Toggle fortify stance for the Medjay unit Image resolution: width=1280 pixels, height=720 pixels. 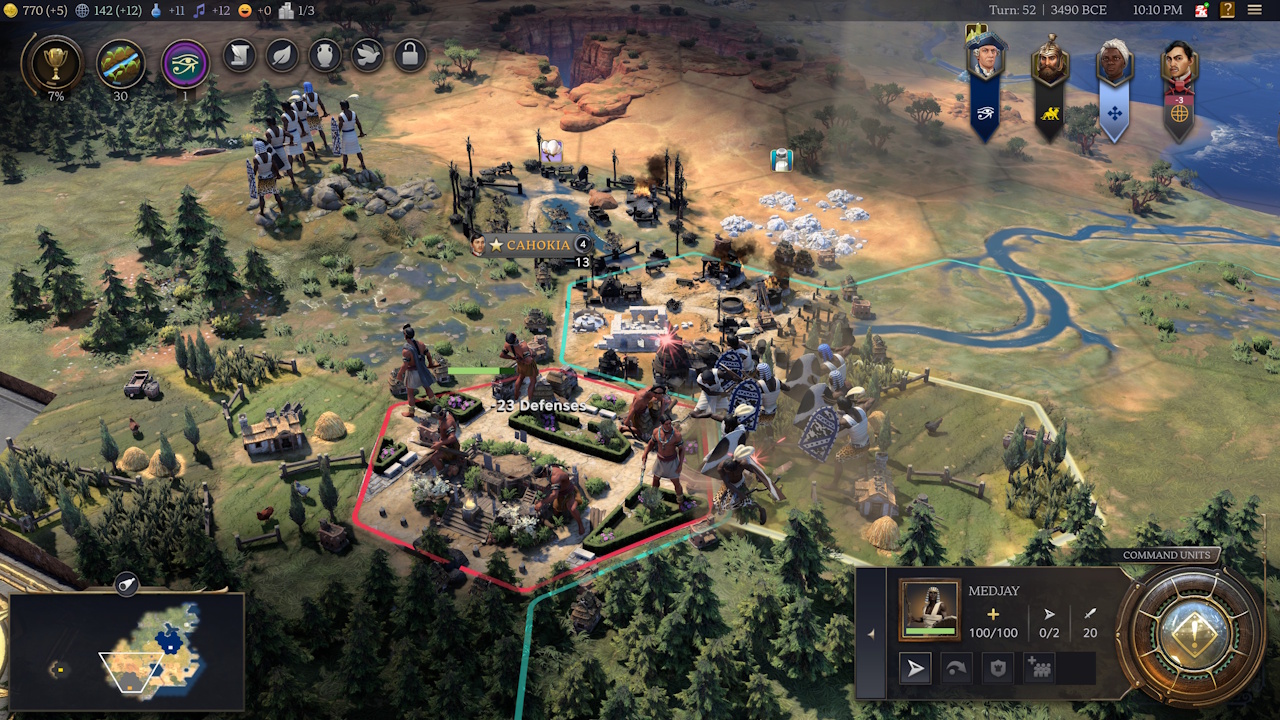(x=997, y=667)
